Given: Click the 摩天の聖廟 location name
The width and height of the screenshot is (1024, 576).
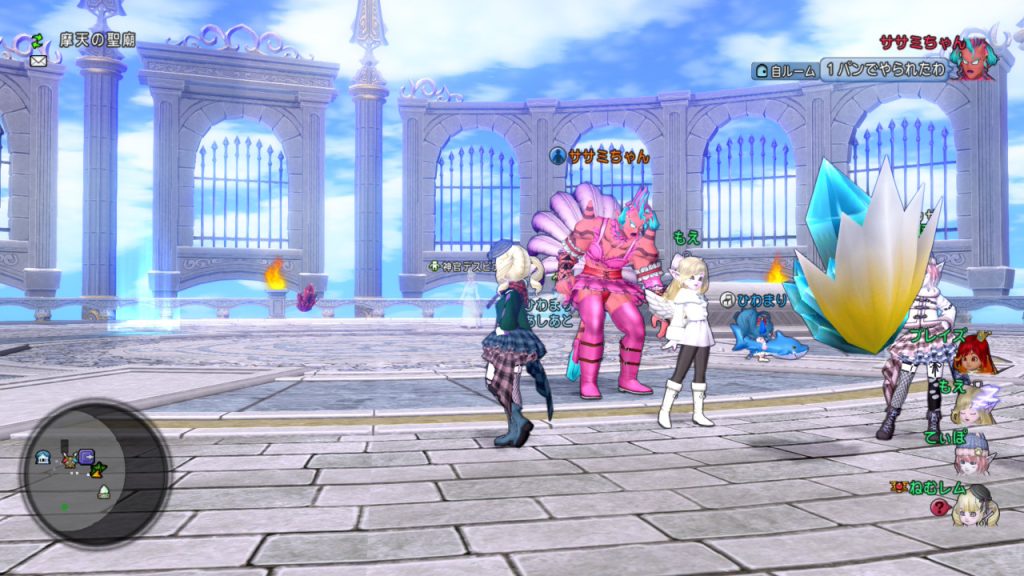Looking at the screenshot, I should point(97,40).
